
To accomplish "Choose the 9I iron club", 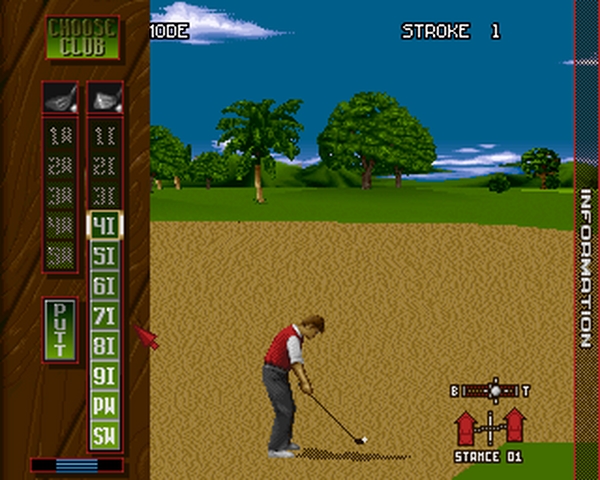I will [105, 376].
